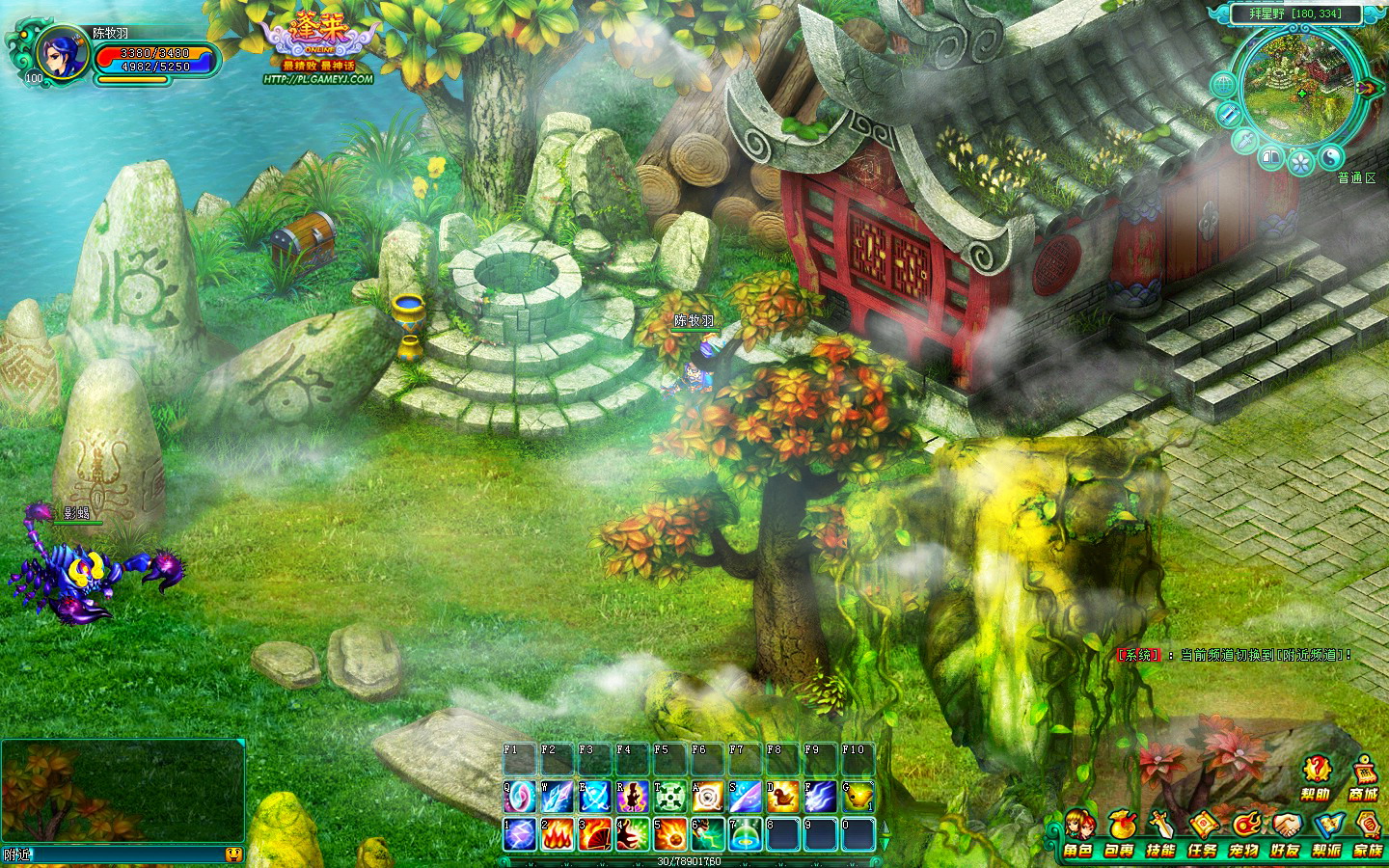The image size is (1389, 868).
Task: Open the 技能 skills menu
Action: pos(1161,835)
